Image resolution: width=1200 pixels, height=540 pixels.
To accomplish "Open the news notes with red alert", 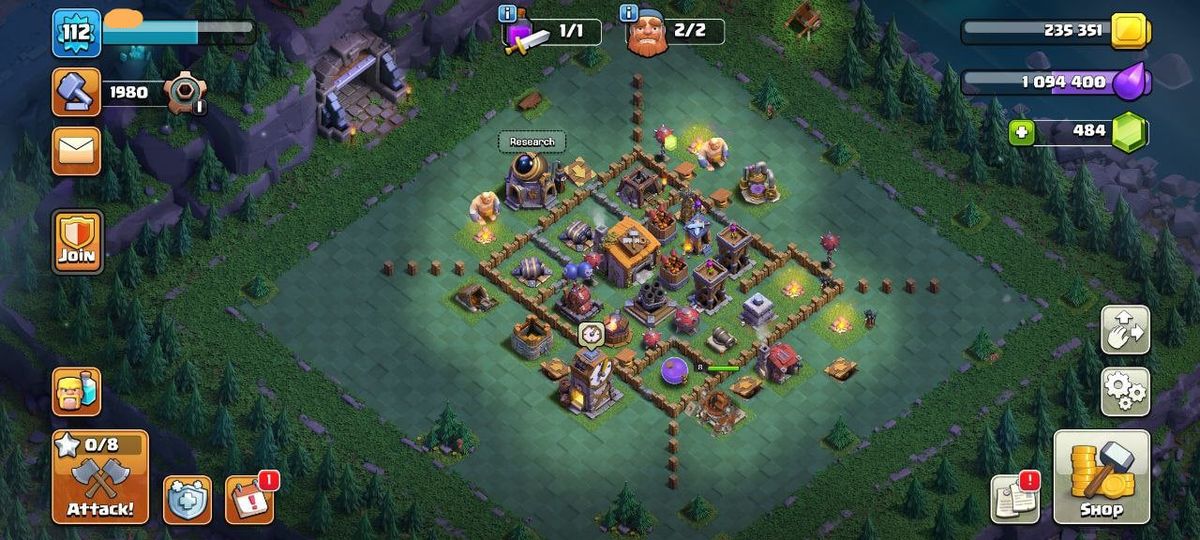I will pos(1014,498).
